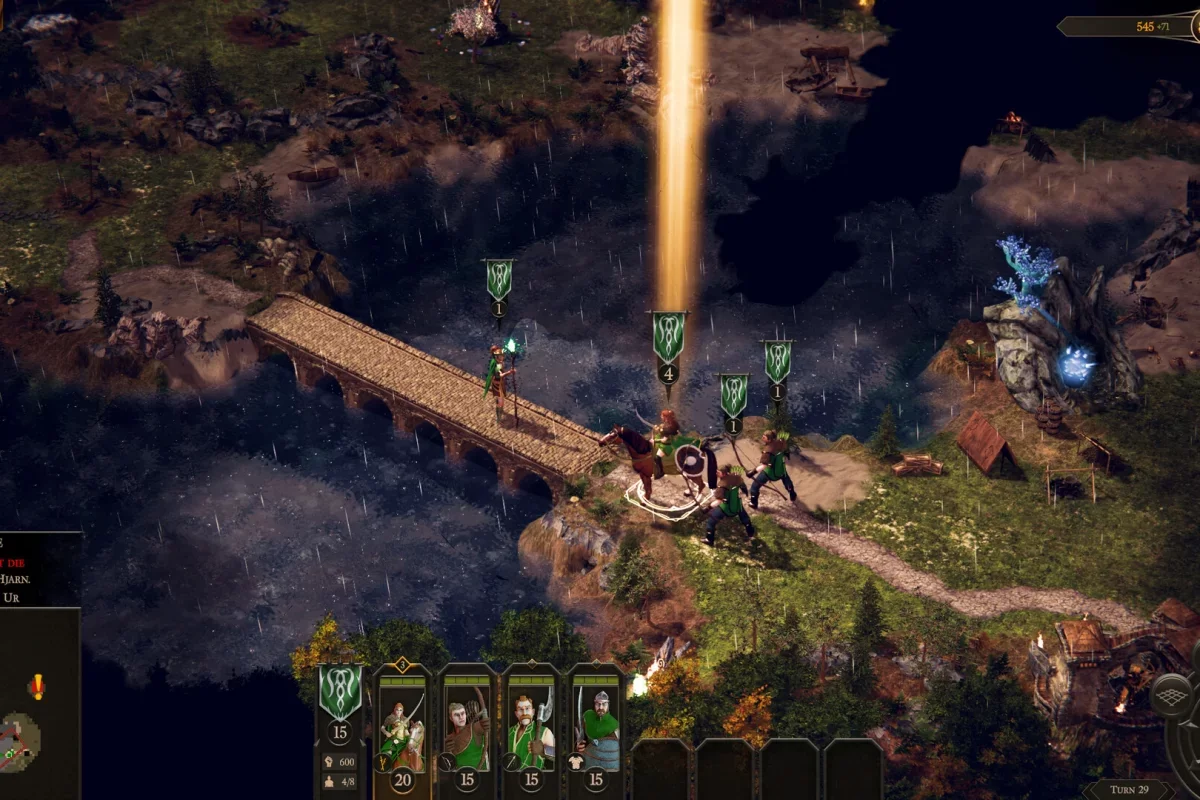Click the Turn 29 indicator
The image size is (1200, 800).
pos(1128,789)
